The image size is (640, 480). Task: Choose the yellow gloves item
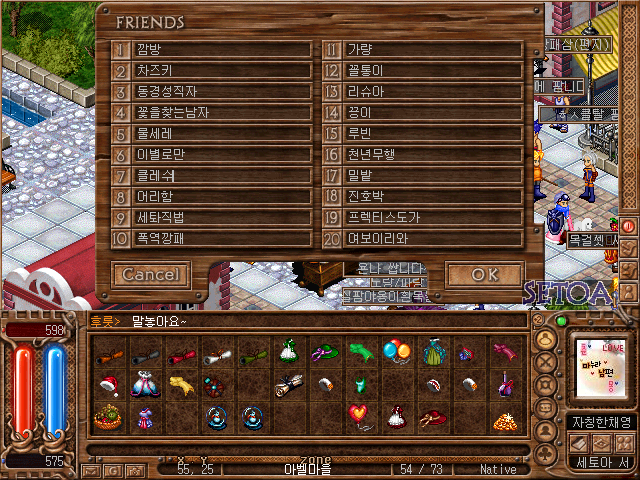(x=180, y=384)
